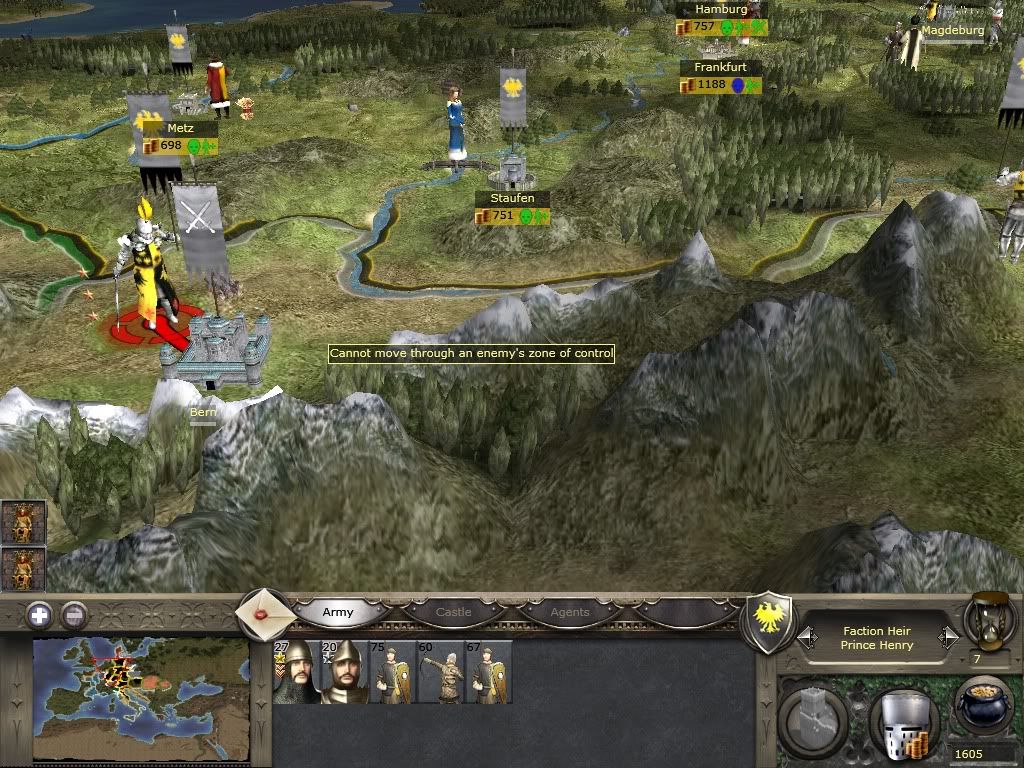Choose the 75-man spearmen unit card

(391, 672)
